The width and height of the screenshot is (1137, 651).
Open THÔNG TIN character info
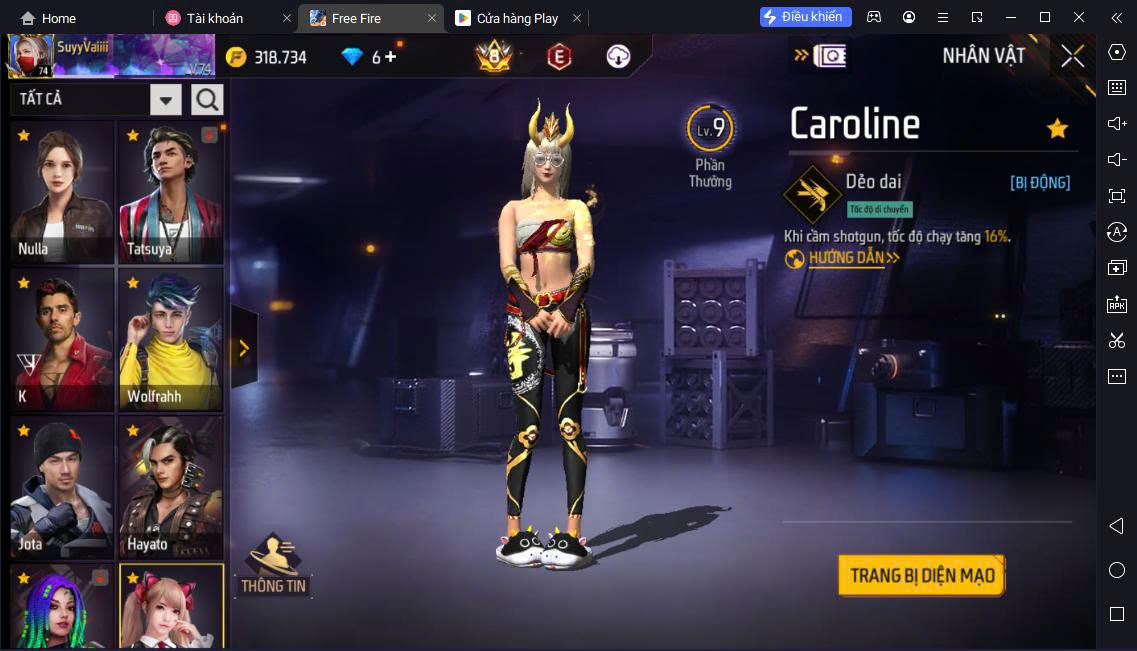tap(273, 565)
